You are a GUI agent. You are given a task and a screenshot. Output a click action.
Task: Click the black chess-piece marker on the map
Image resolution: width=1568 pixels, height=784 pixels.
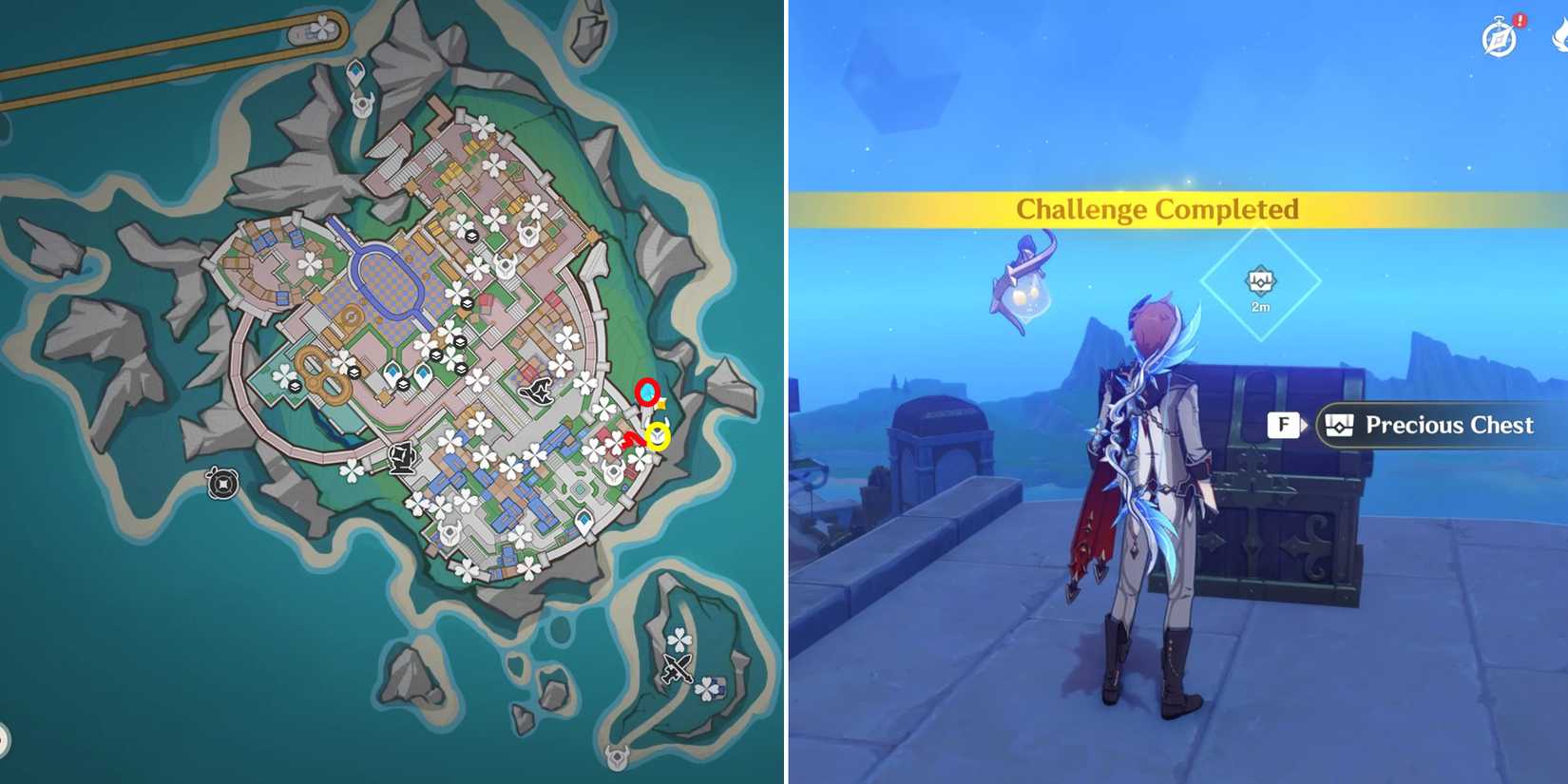tap(401, 458)
